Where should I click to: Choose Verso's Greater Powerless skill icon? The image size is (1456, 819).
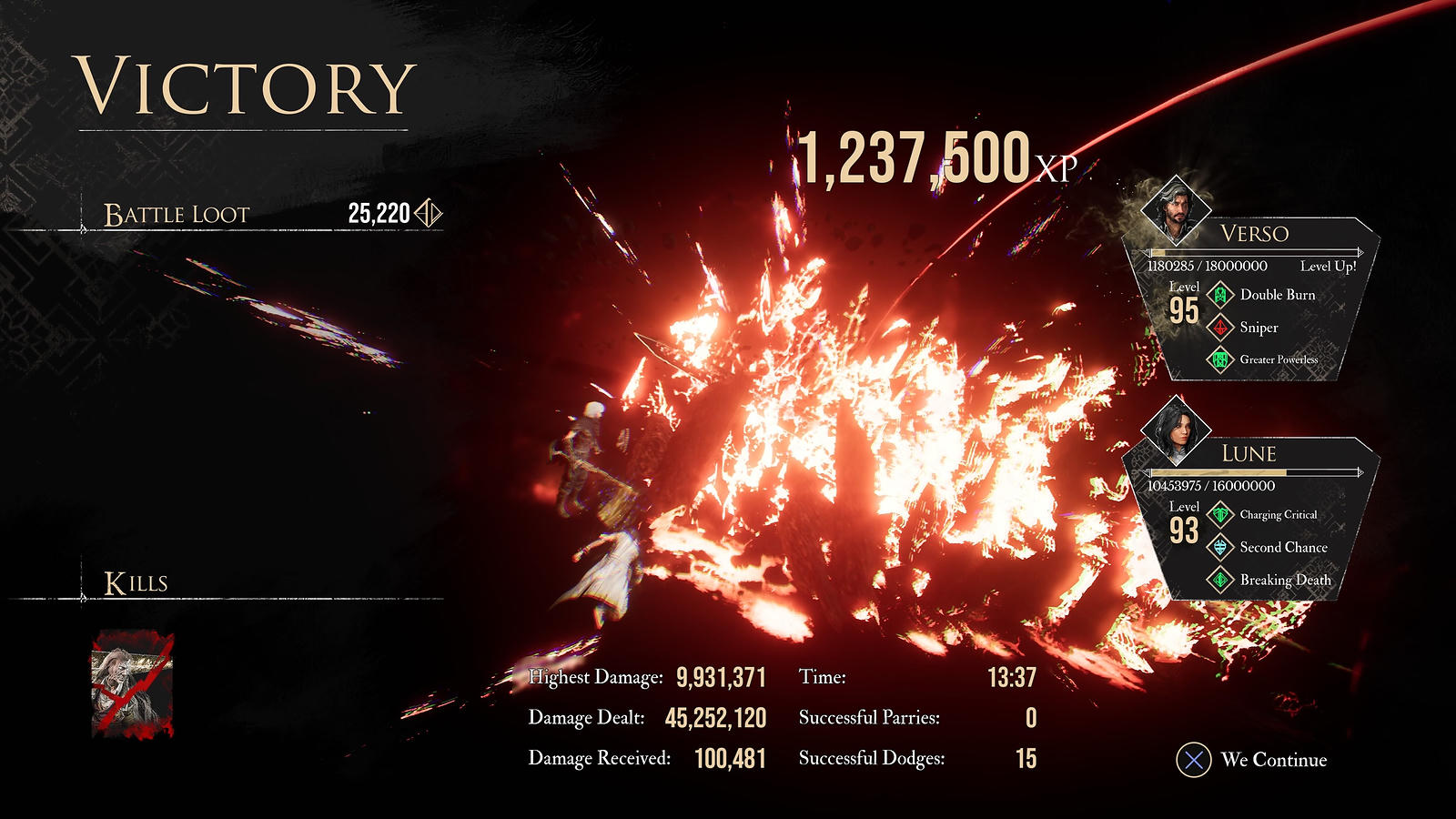click(1220, 359)
